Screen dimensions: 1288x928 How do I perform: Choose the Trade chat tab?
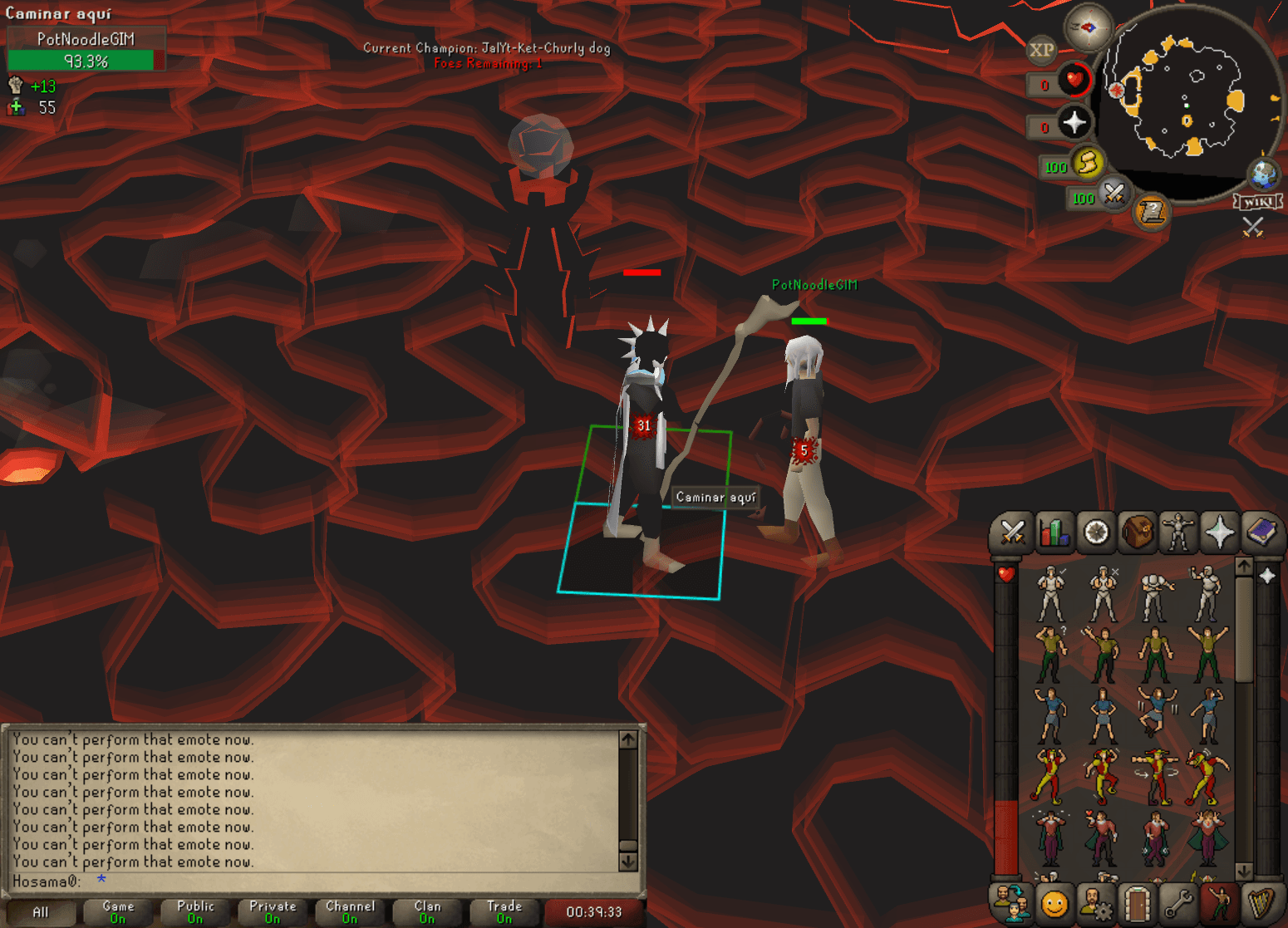click(504, 911)
